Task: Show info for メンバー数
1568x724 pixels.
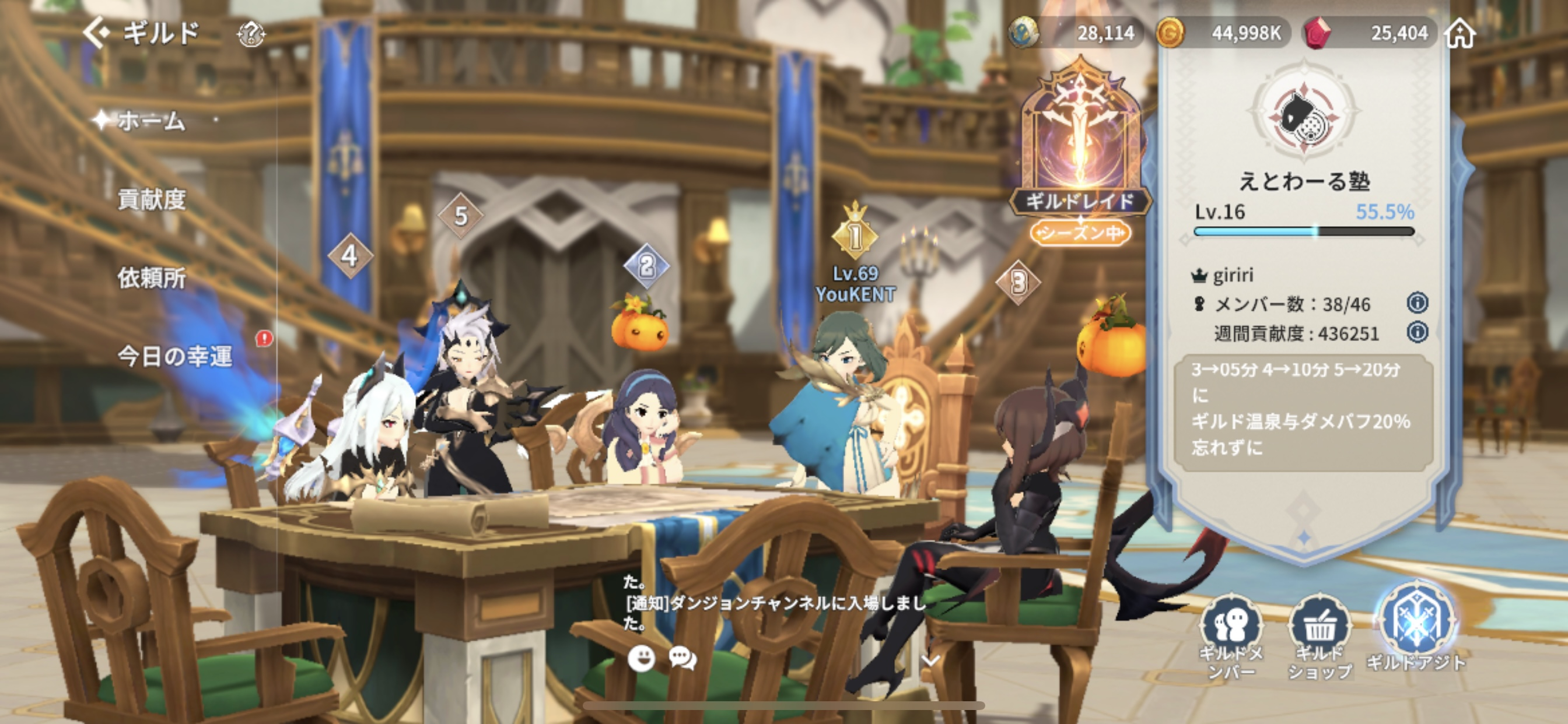Action: coord(1417,303)
